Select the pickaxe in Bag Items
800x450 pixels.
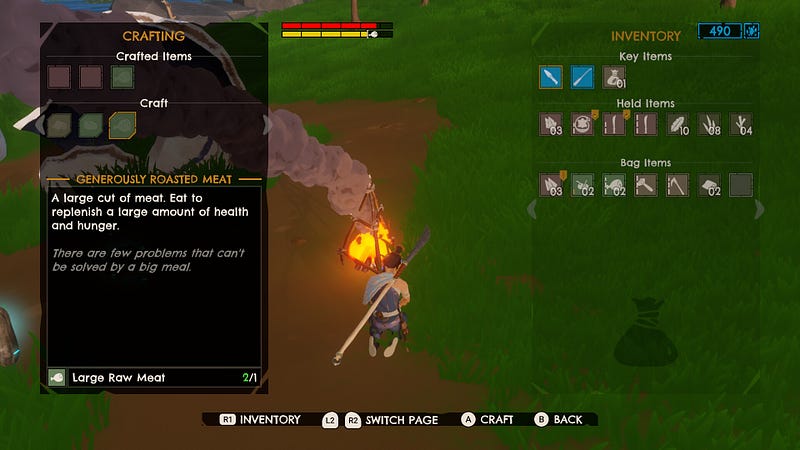pyautogui.click(x=678, y=184)
